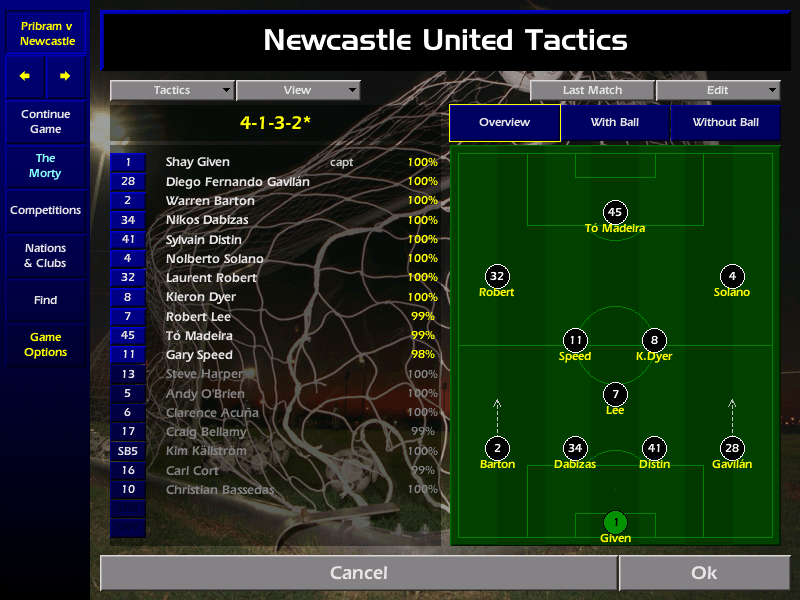Switch to the Without Ball tab

point(725,123)
